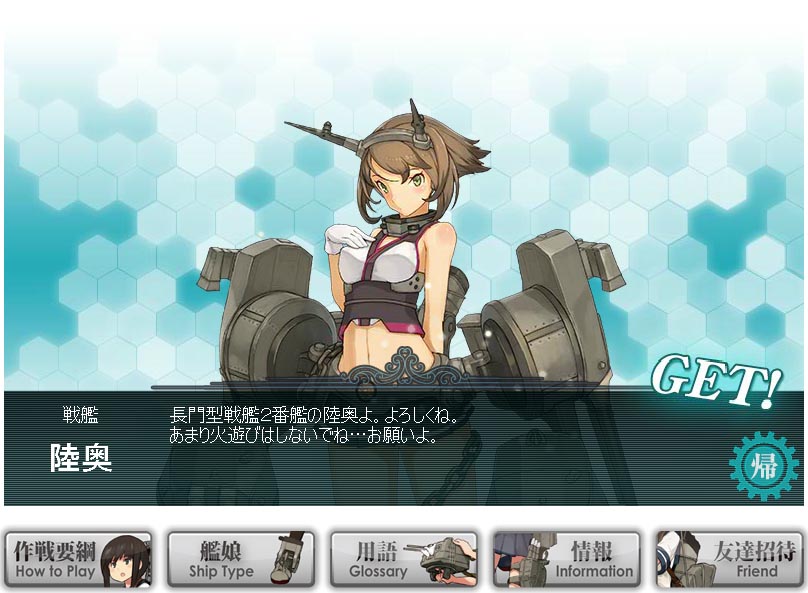This screenshot has width=808, height=593.
Task: View the Information (情報) page
Action: tap(566, 560)
